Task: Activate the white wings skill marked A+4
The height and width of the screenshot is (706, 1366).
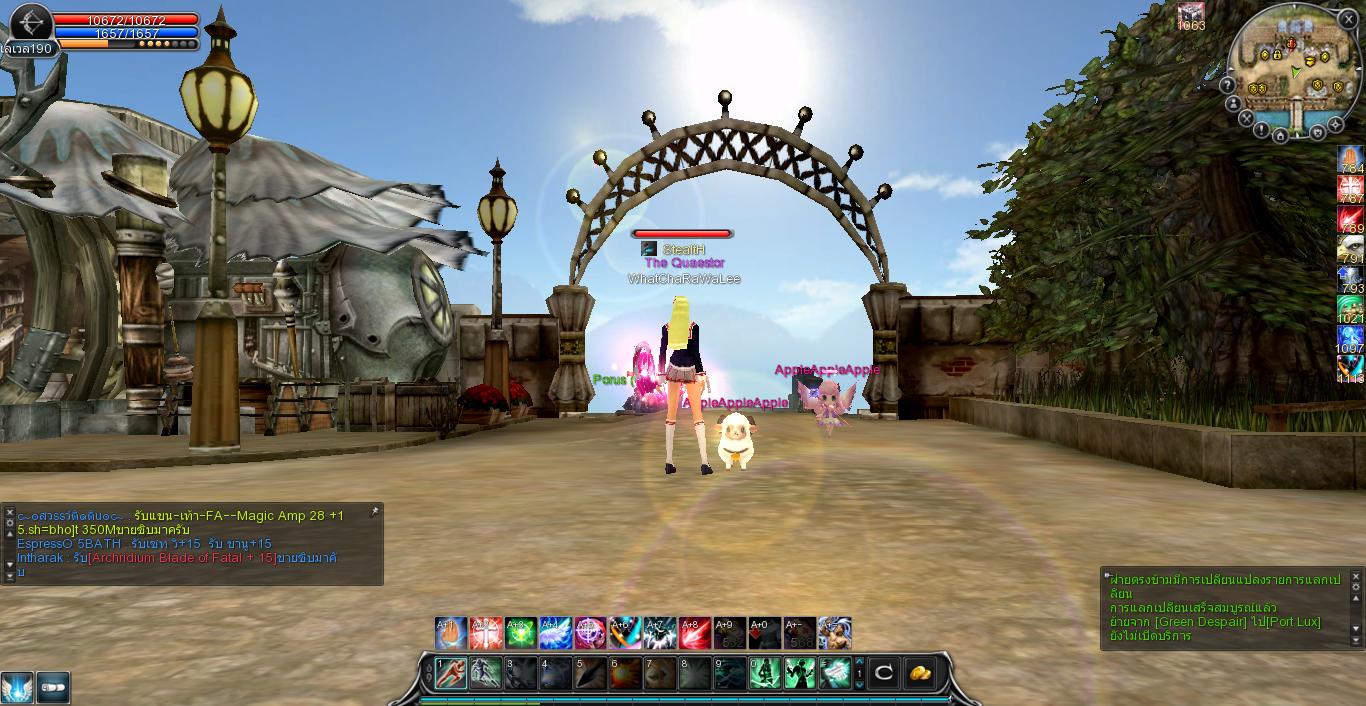Action: [x=555, y=633]
